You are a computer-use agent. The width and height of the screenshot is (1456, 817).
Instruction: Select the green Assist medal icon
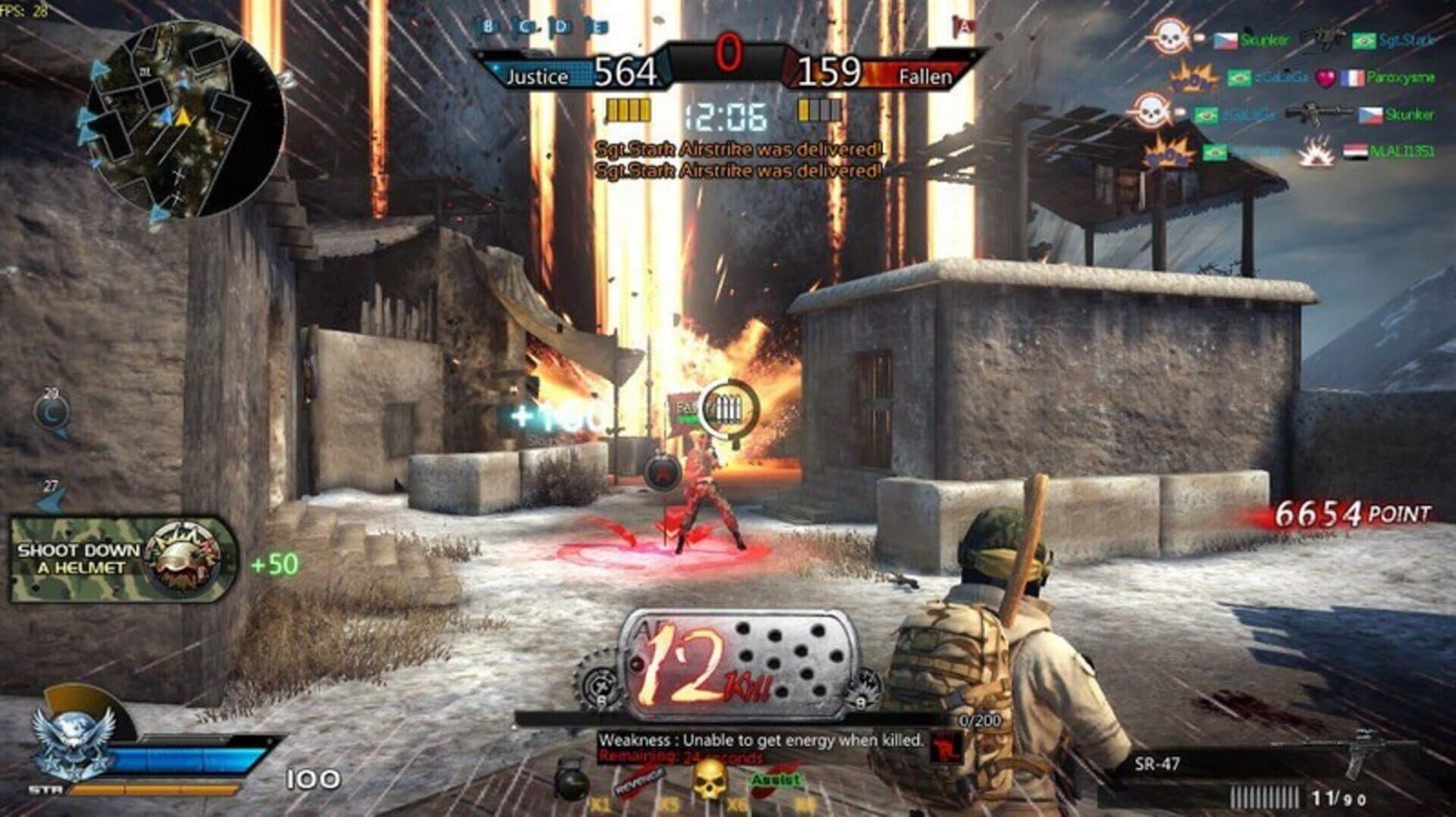(x=773, y=779)
